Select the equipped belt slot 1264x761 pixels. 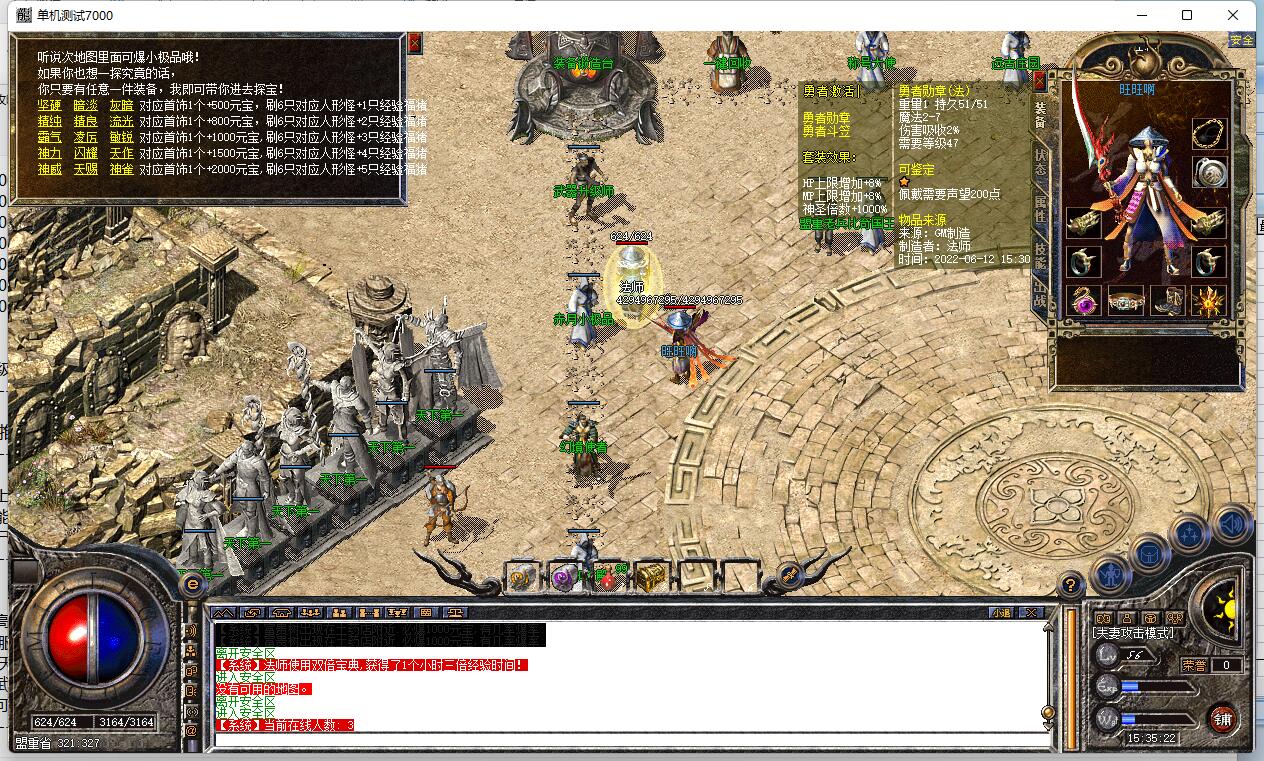pos(1126,300)
